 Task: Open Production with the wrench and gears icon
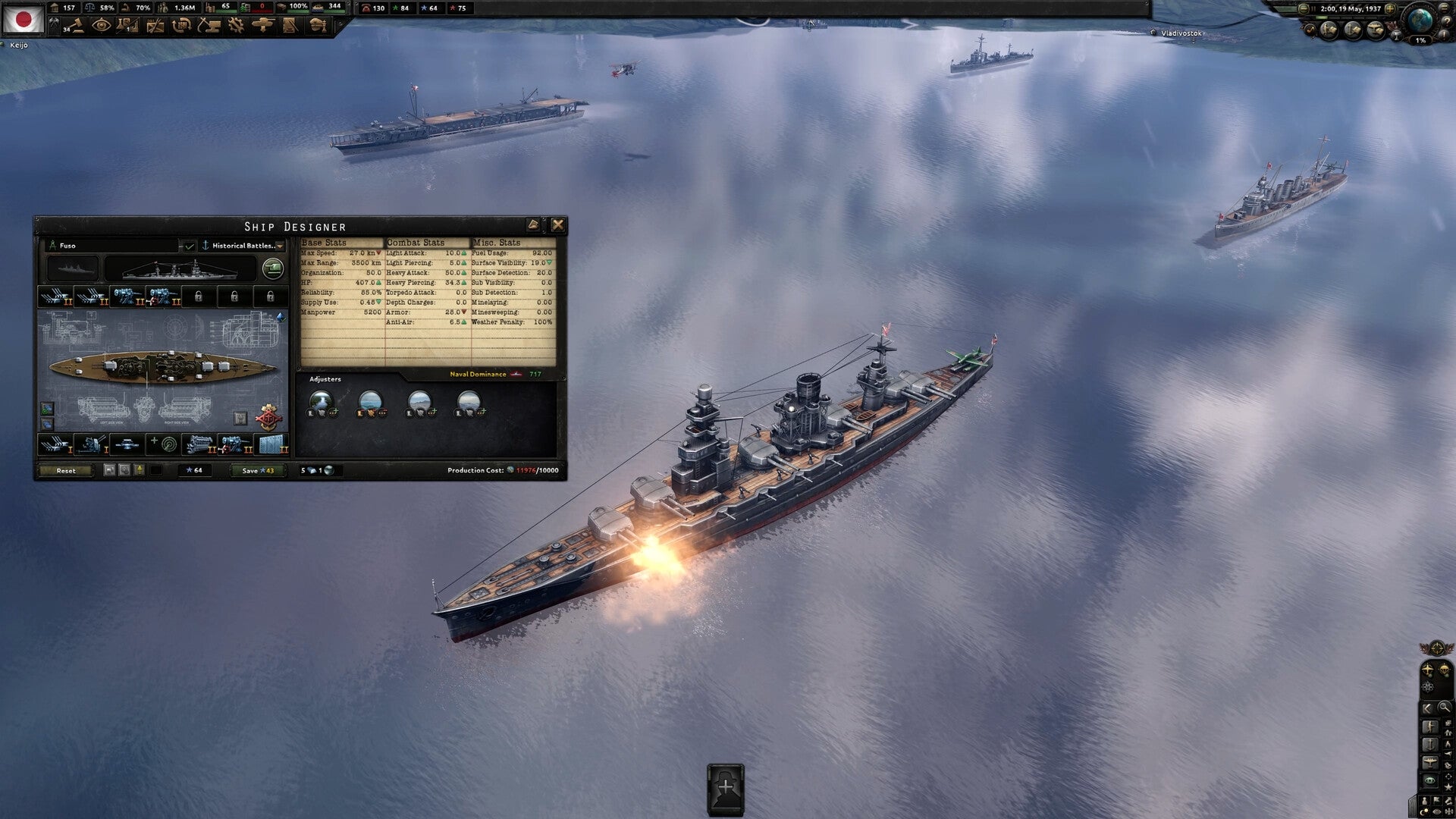(236, 26)
